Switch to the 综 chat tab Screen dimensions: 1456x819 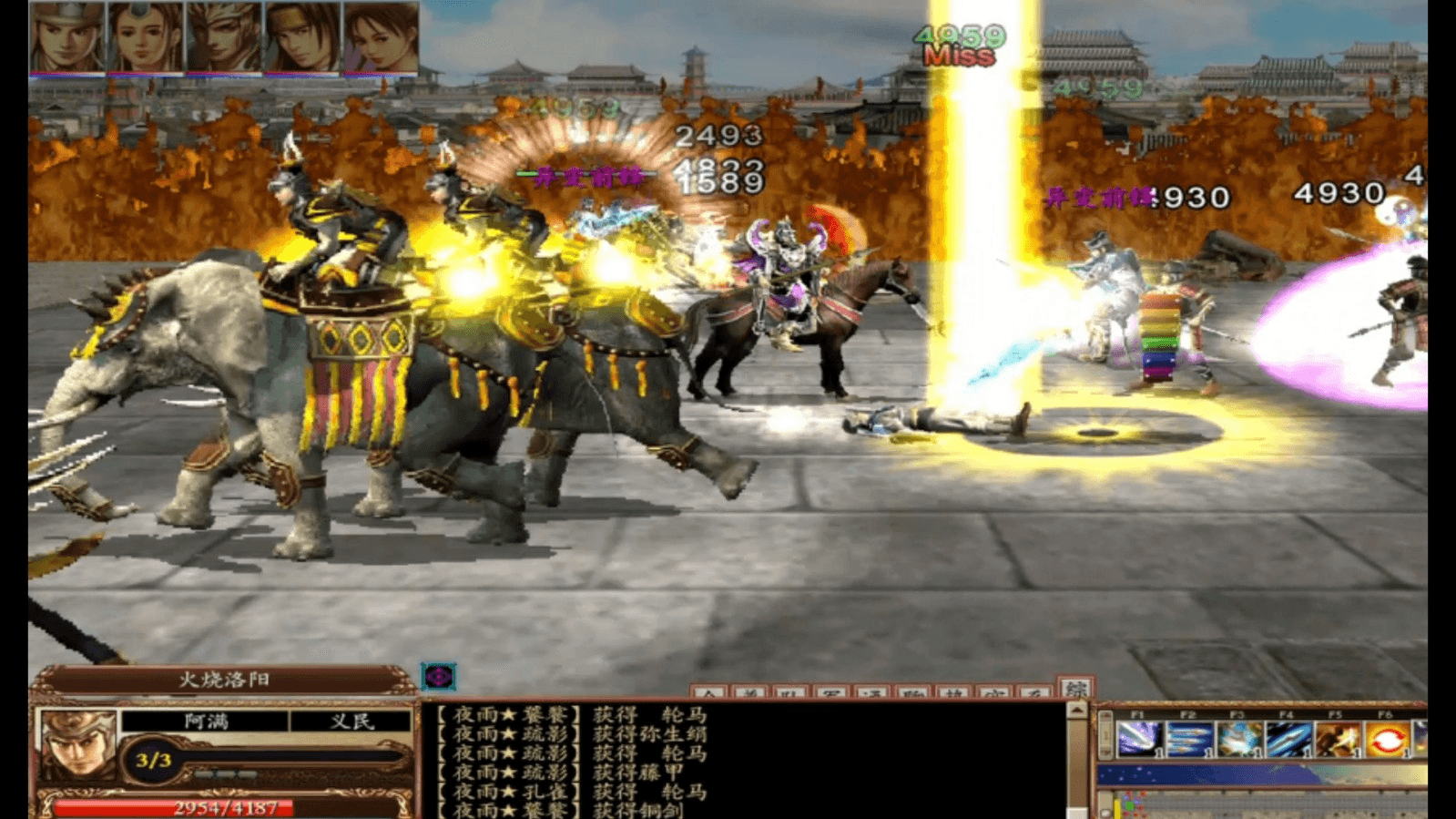tap(1074, 689)
